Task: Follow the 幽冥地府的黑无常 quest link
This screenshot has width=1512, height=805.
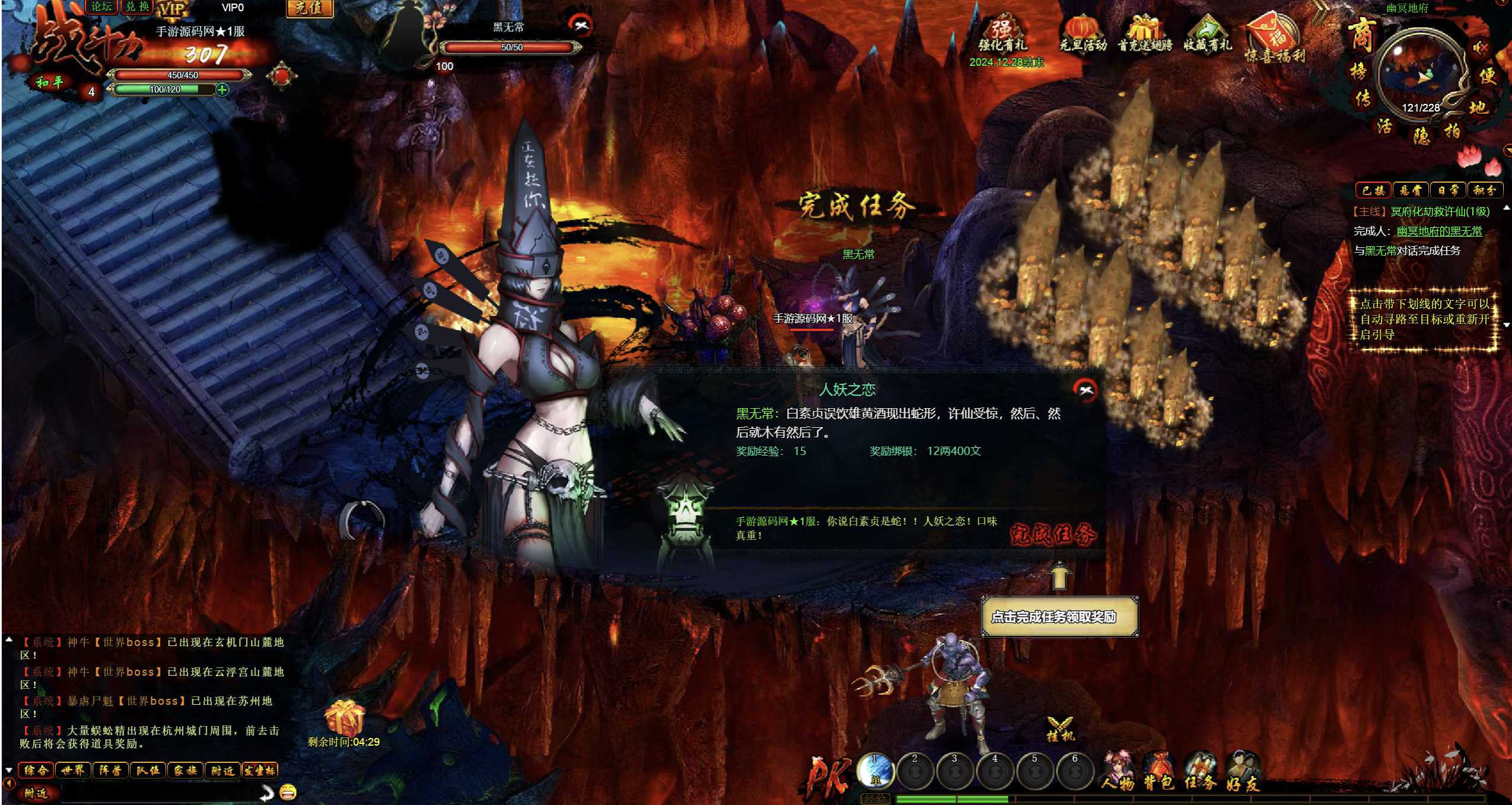Action: coord(1439,231)
